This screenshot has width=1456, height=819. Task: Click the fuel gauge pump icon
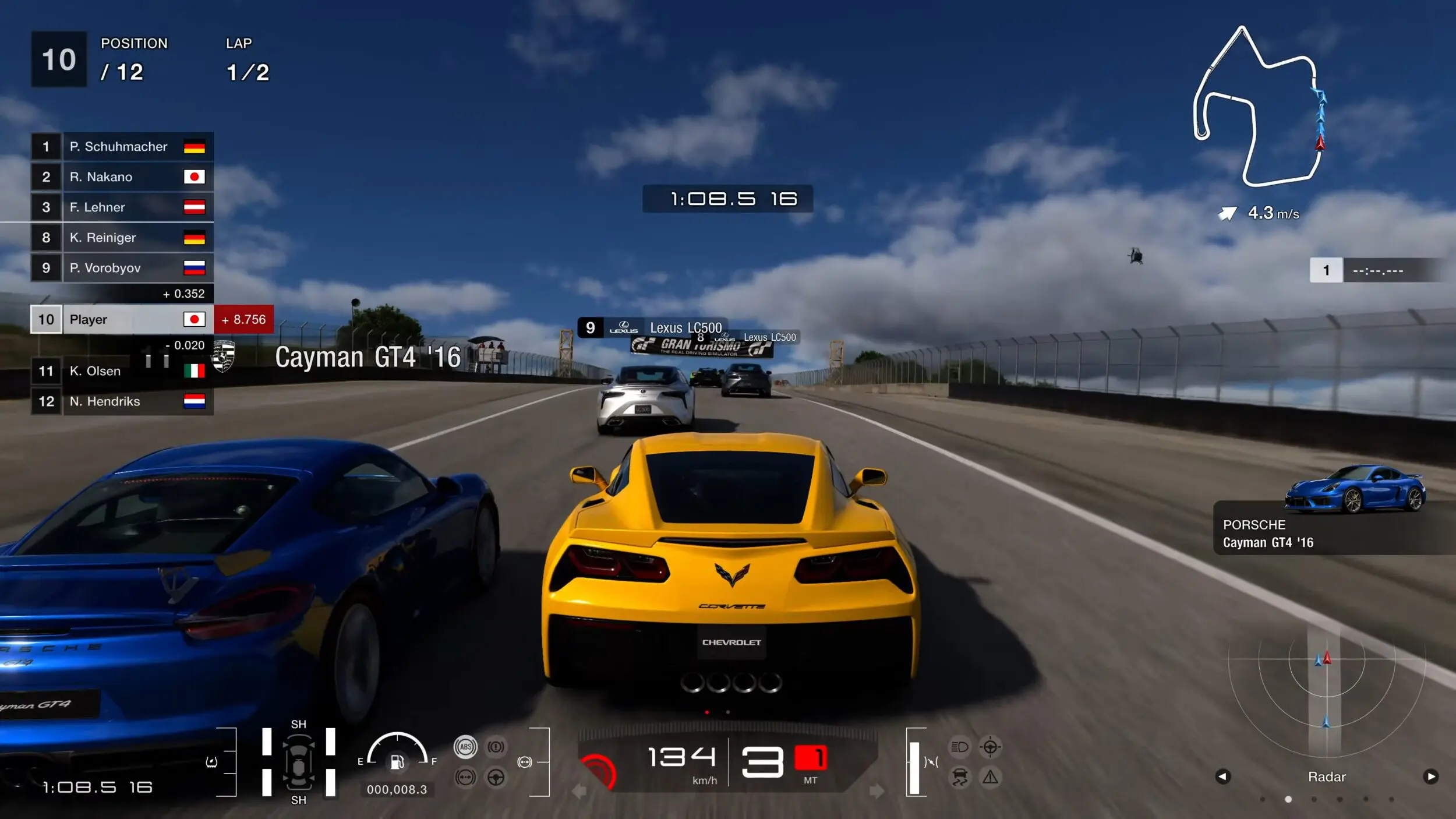(x=397, y=761)
